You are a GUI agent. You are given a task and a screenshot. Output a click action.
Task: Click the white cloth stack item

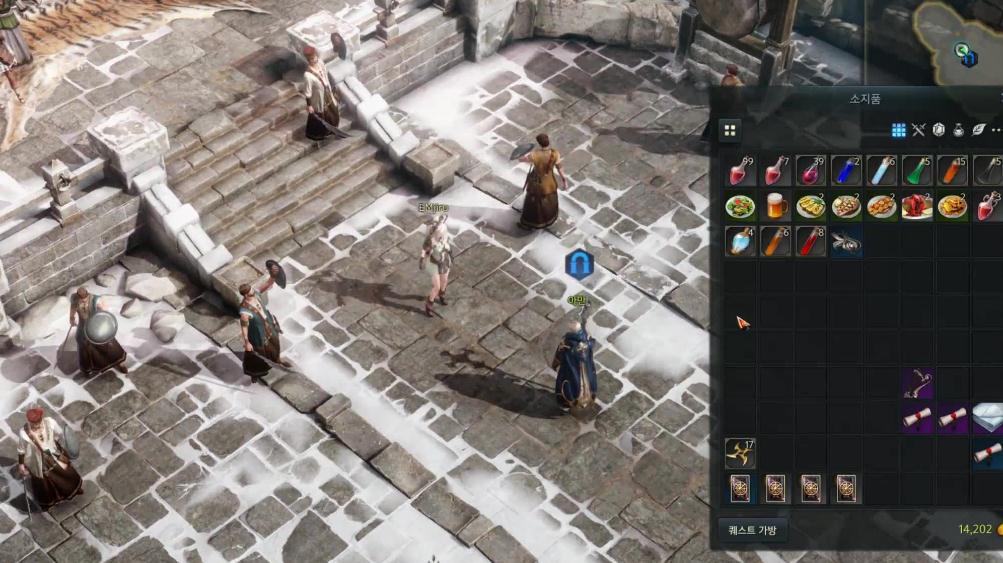tap(987, 417)
